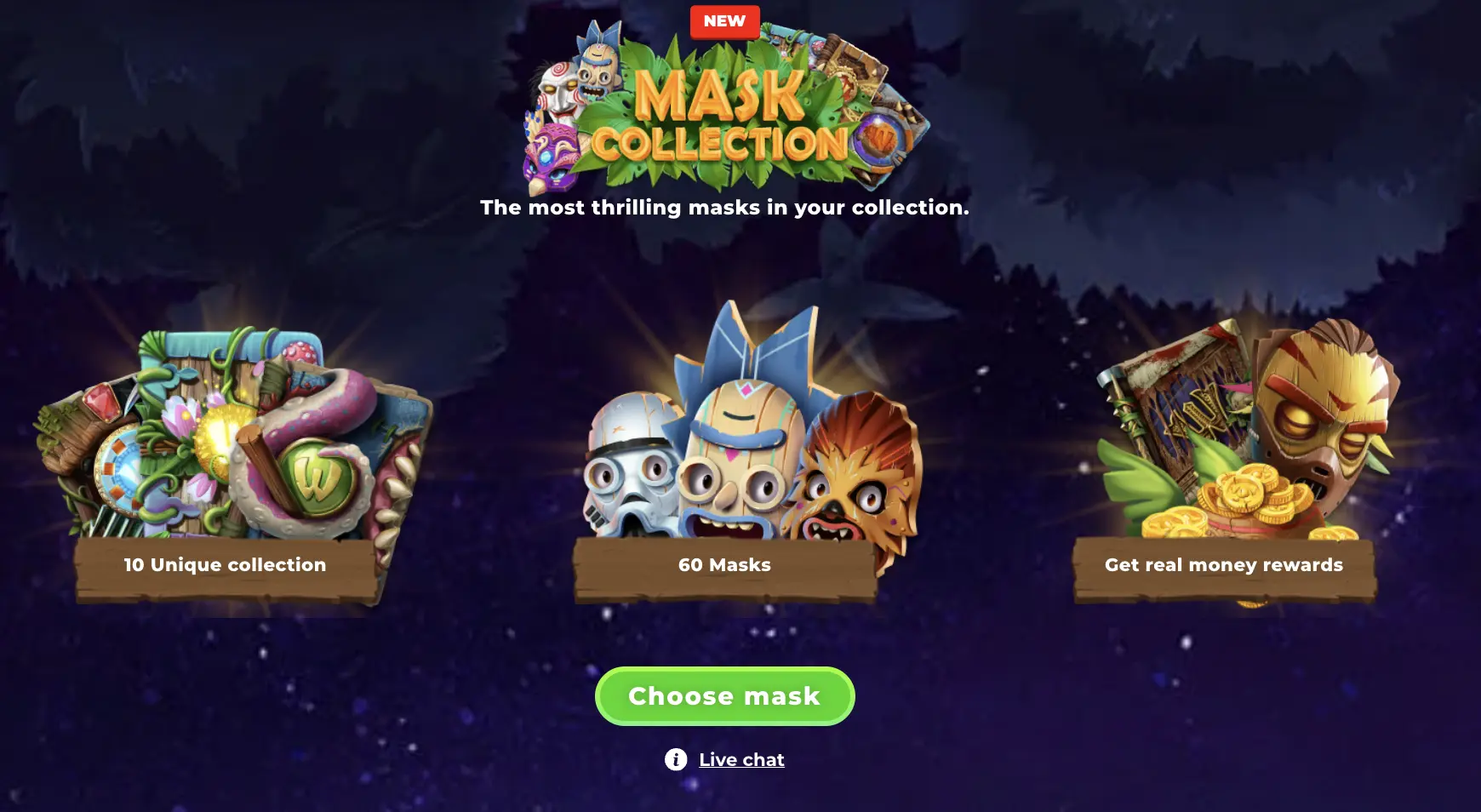
Task: Click the info icon next to Live chat
Action: pos(675,759)
